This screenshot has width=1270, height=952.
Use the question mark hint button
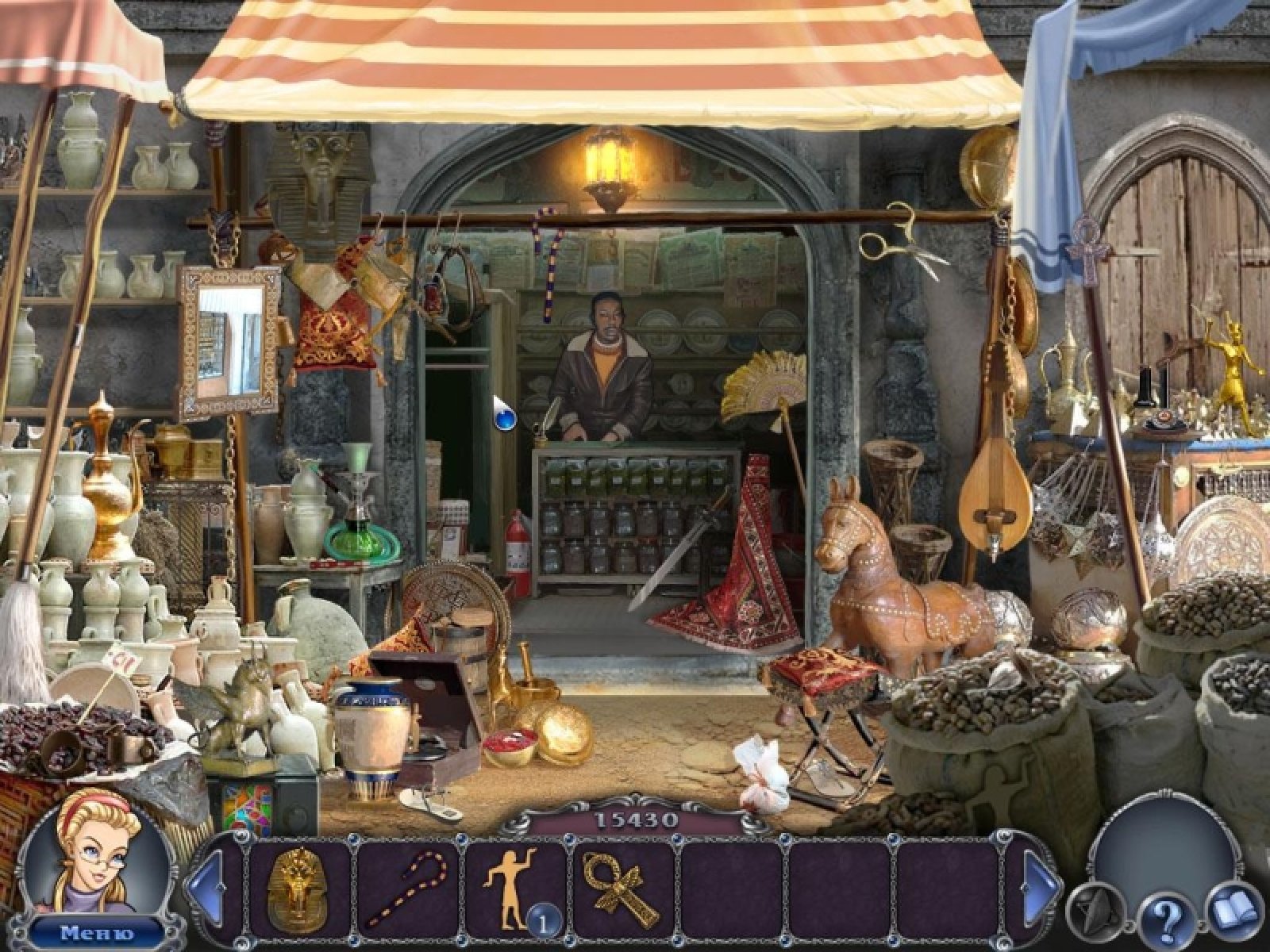point(1164,919)
